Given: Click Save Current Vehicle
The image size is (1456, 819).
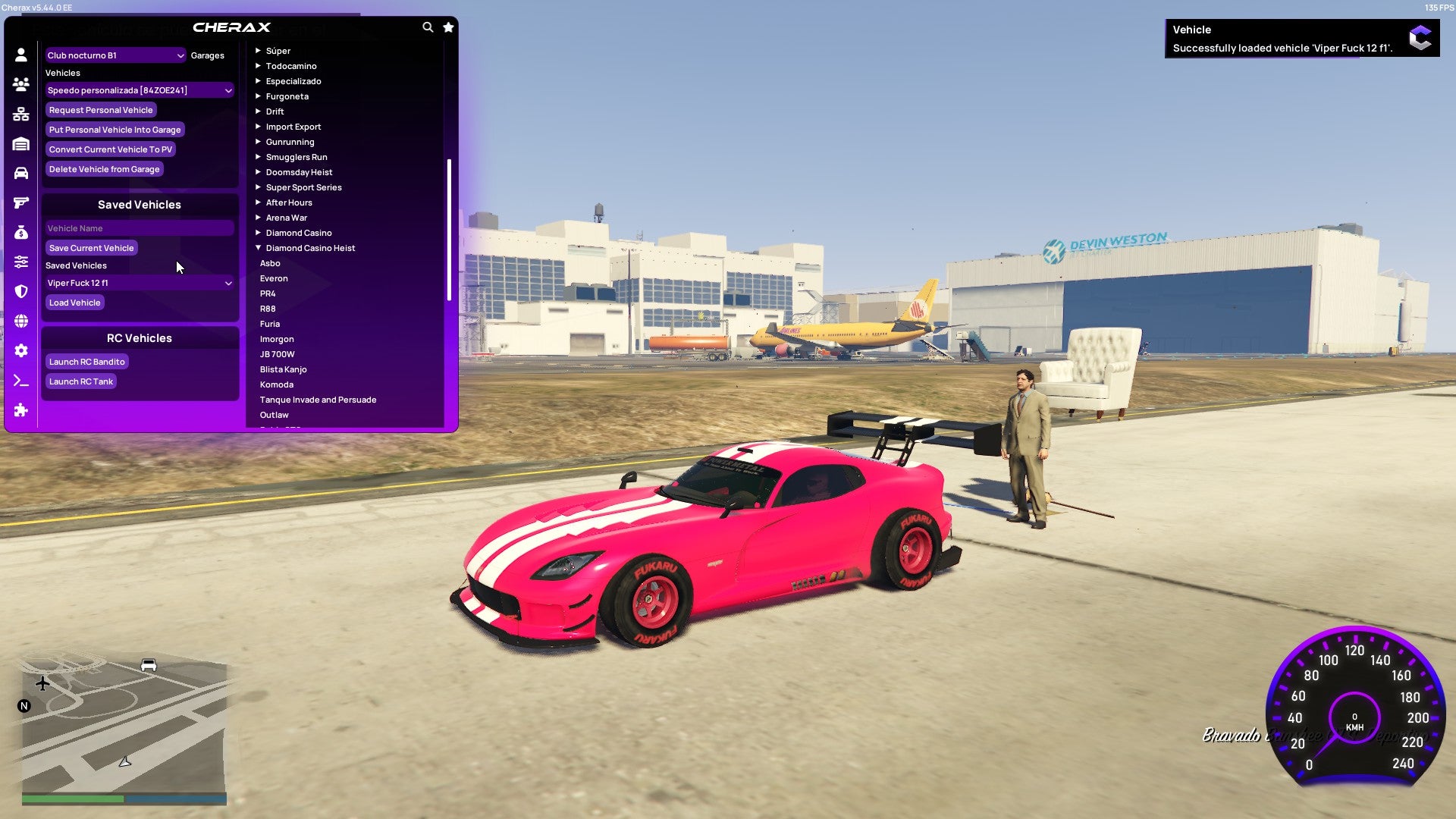Looking at the screenshot, I should [91, 247].
